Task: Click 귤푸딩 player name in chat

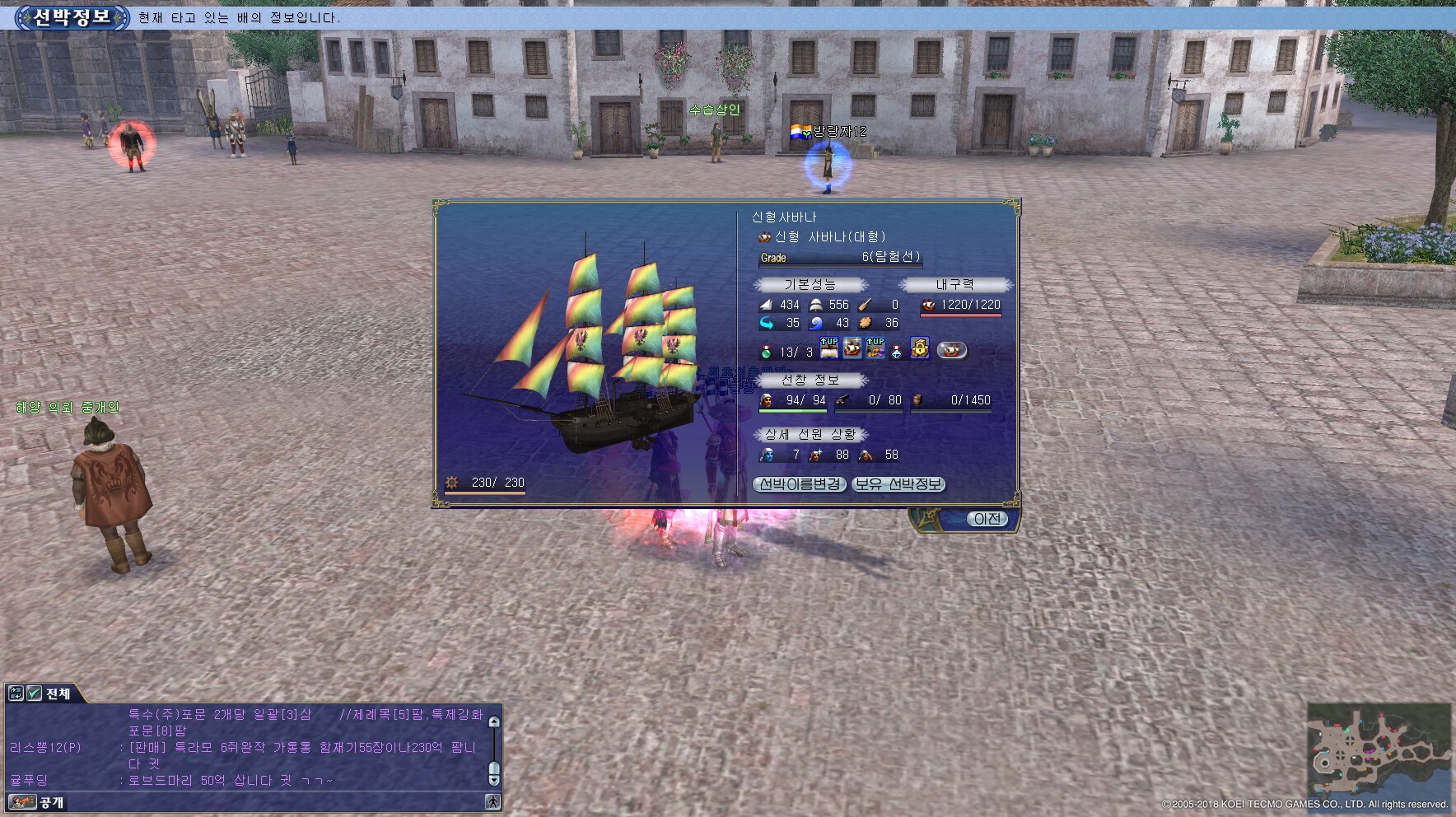Action: (29, 780)
